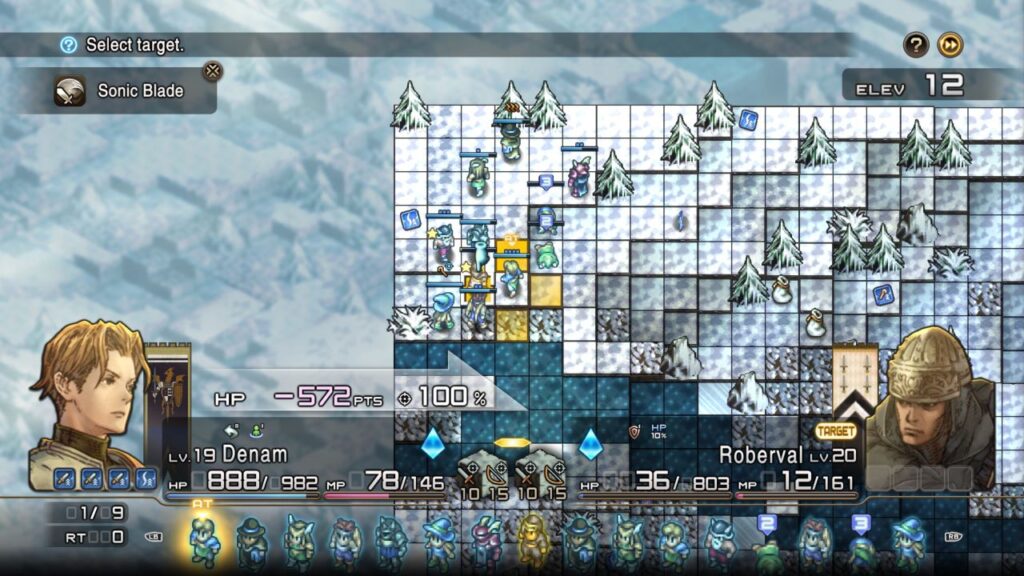Select the Sonic Blade skill label
This screenshot has width=1024, height=576.
tap(140, 91)
